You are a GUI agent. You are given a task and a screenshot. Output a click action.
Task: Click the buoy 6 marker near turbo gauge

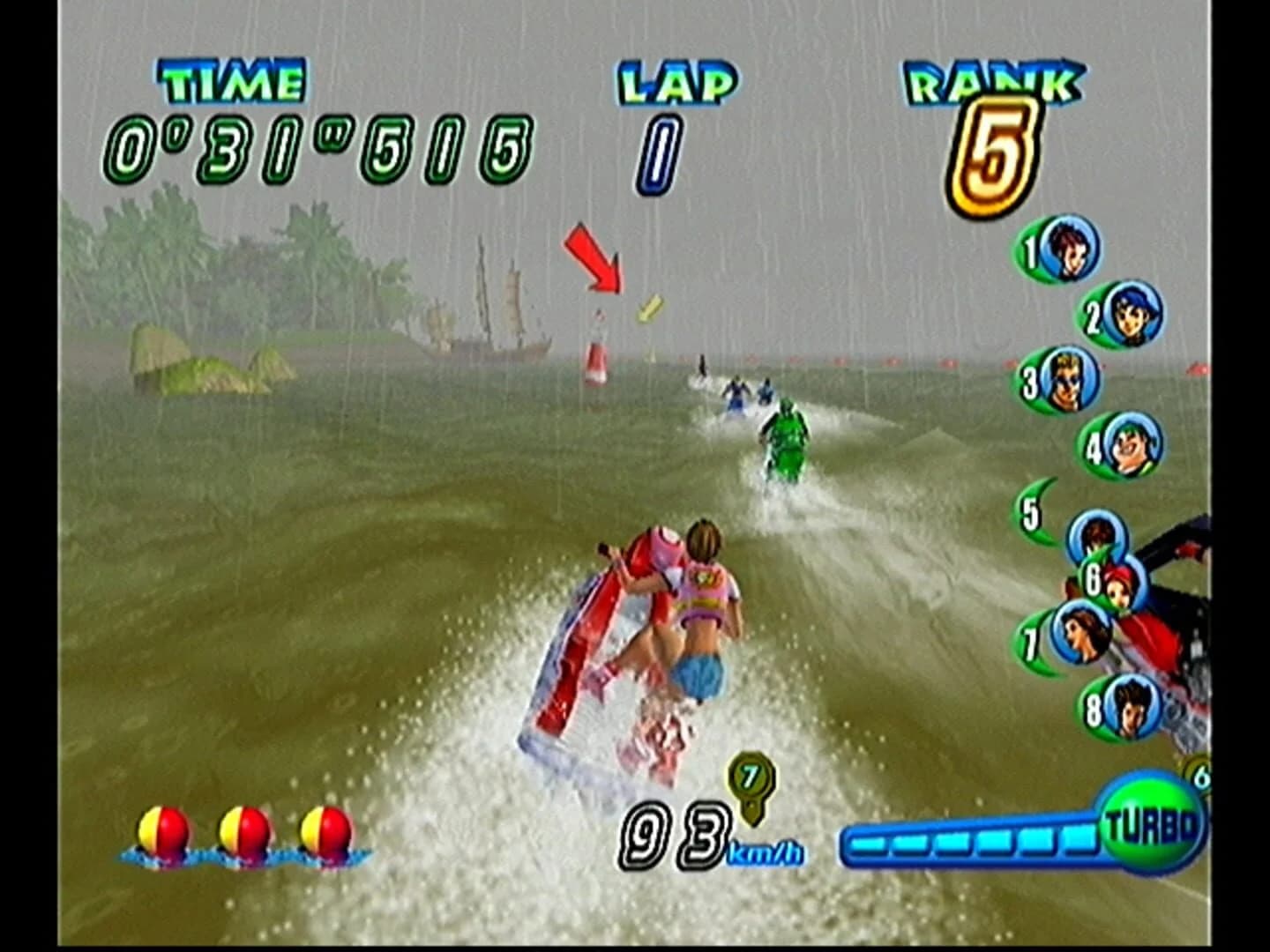(1204, 776)
